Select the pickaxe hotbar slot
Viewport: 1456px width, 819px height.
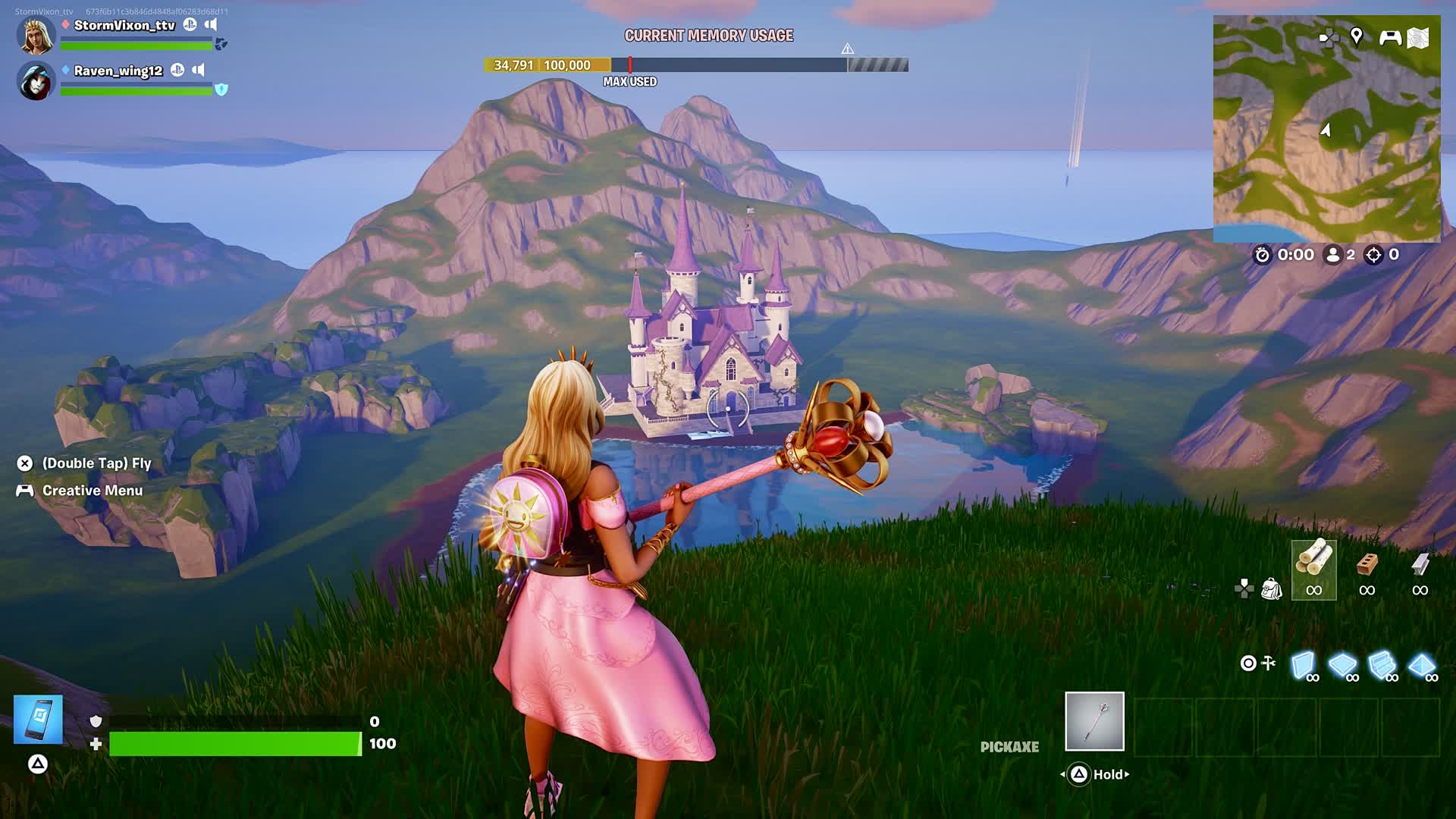pos(1094,721)
